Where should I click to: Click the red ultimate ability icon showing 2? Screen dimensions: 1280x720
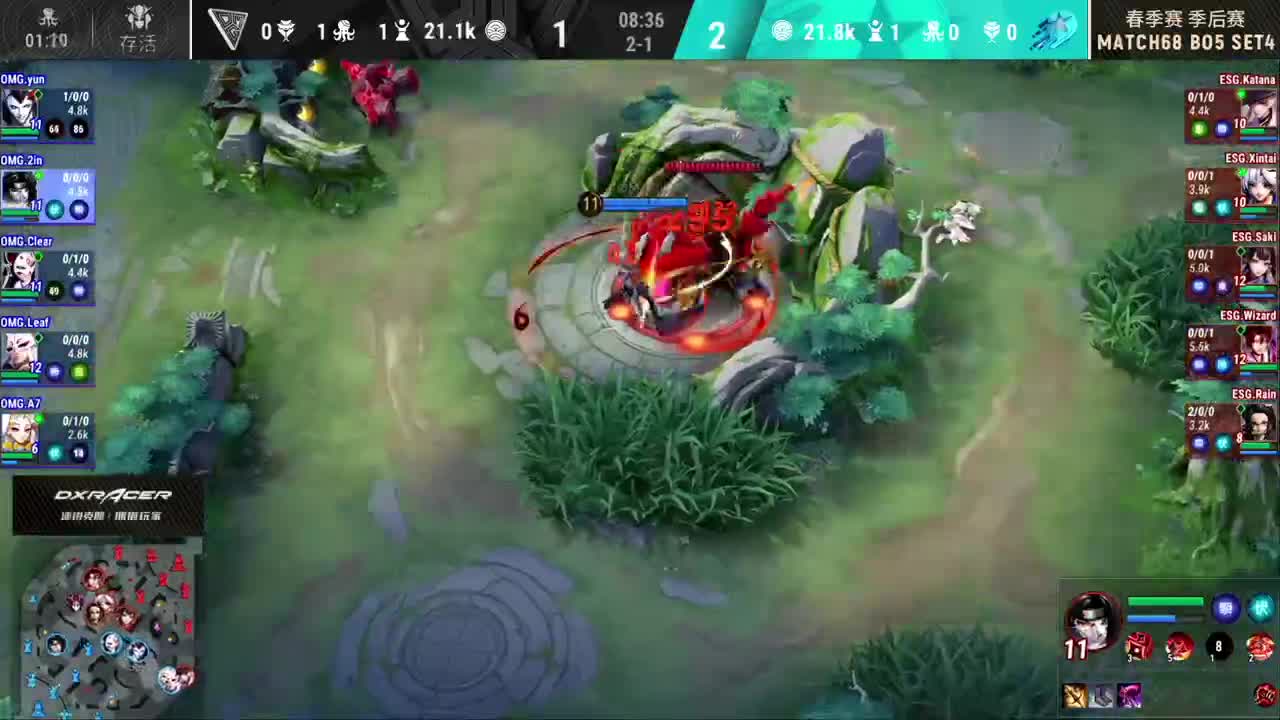point(1259,647)
